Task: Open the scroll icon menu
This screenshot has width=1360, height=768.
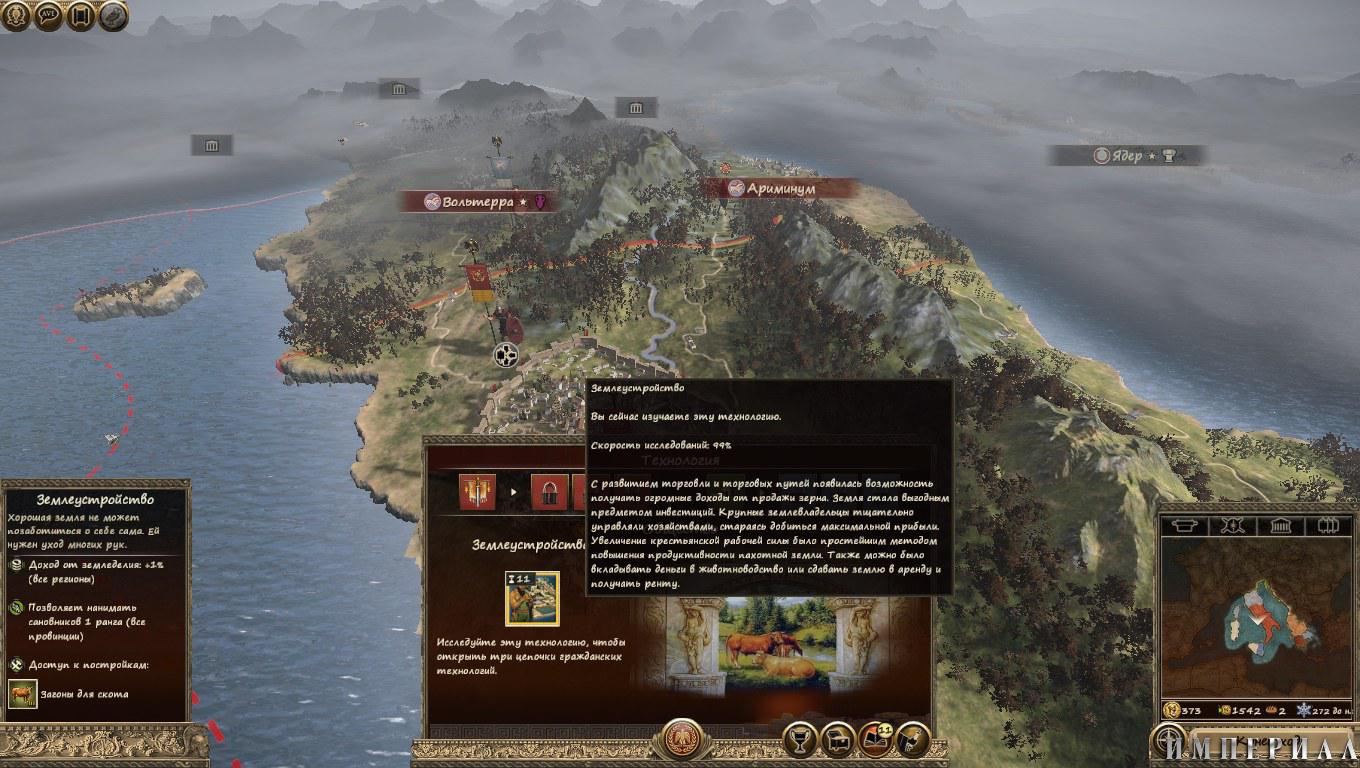Action: click(x=81, y=16)
